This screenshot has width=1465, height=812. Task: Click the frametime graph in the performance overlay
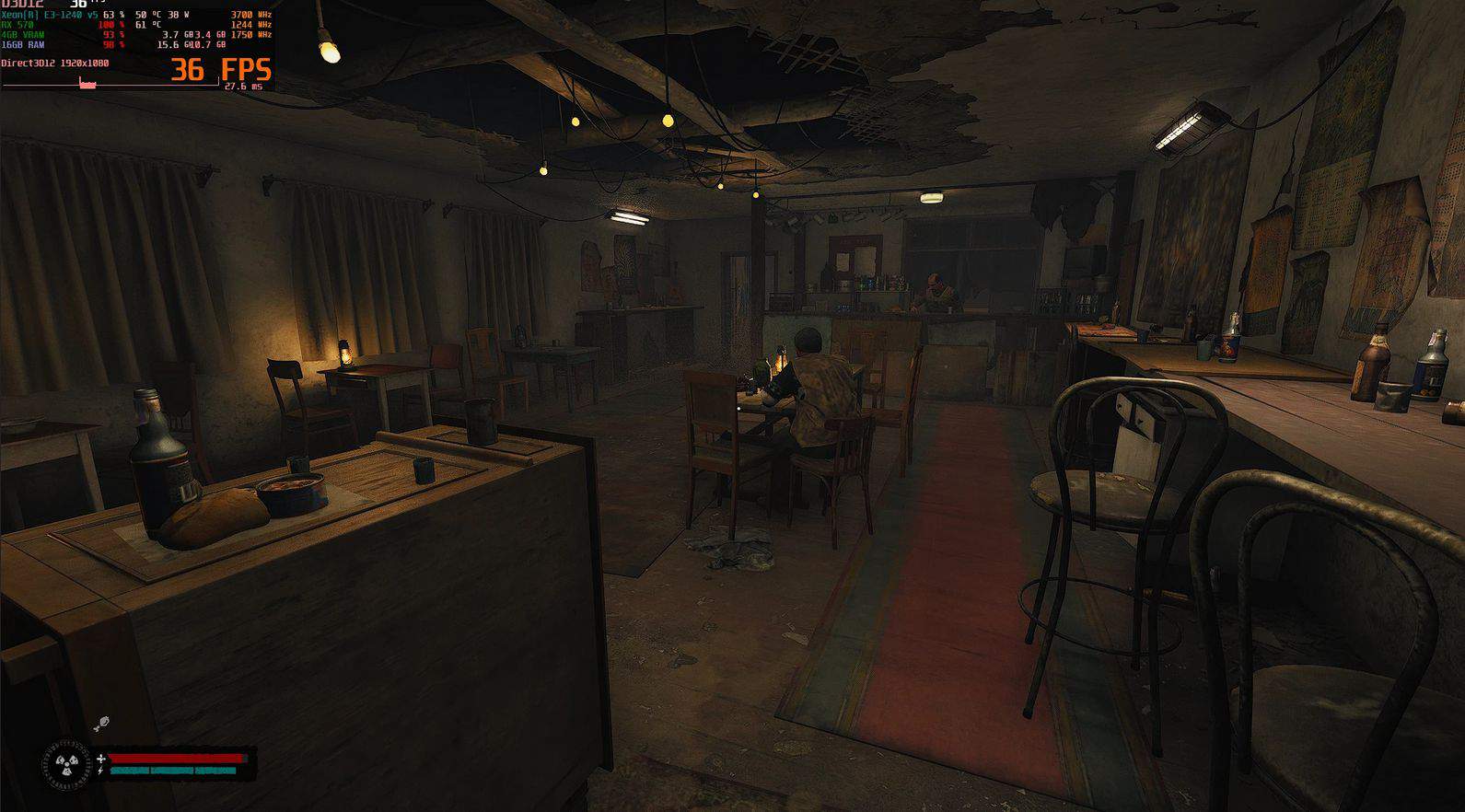click(109, 84)
